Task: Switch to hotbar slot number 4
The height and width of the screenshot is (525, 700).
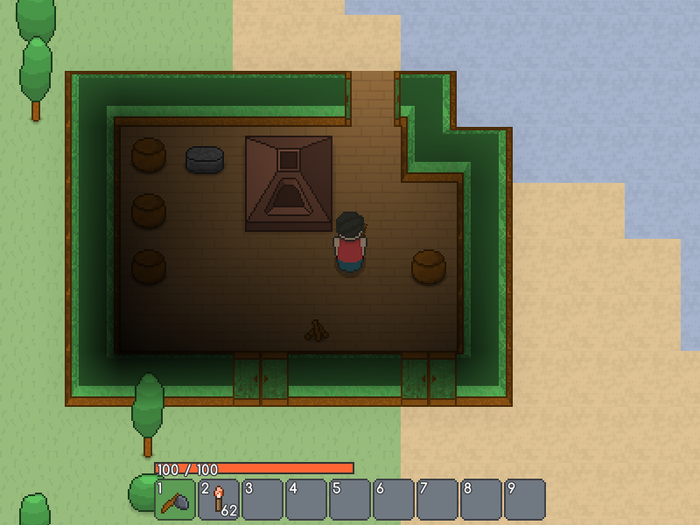Action: (x=306, y=498)
